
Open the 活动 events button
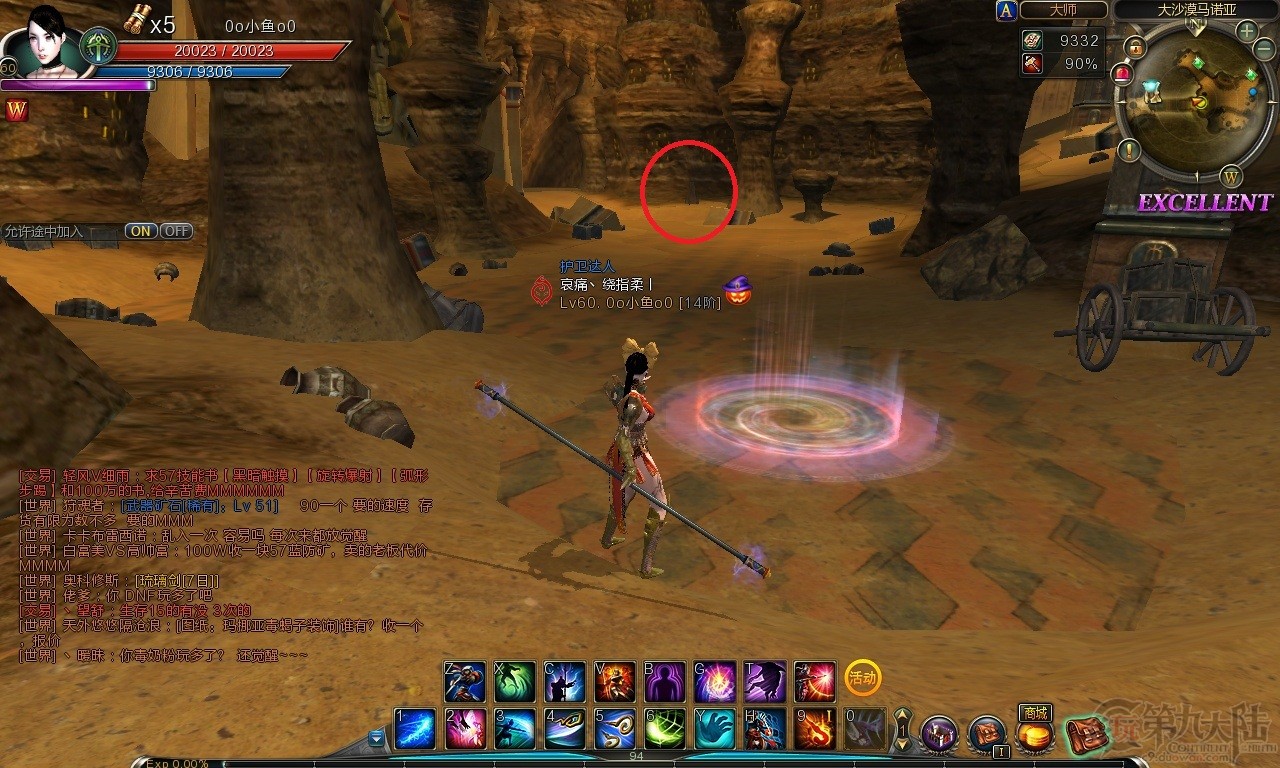pos(862,678)
